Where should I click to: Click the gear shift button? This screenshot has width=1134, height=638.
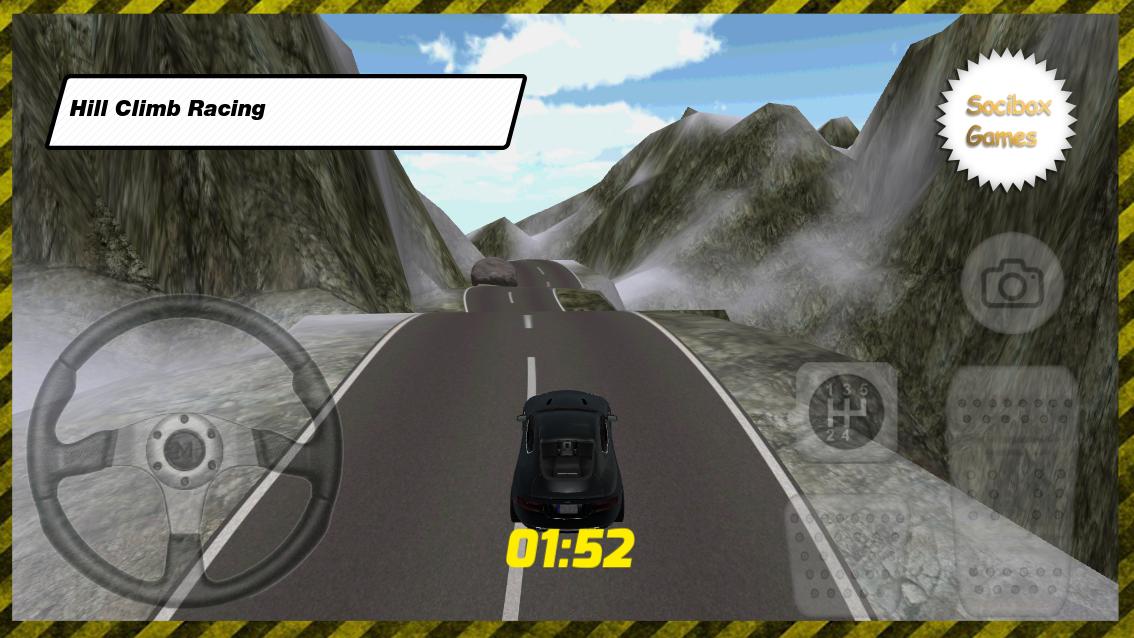tap(846, 412)
